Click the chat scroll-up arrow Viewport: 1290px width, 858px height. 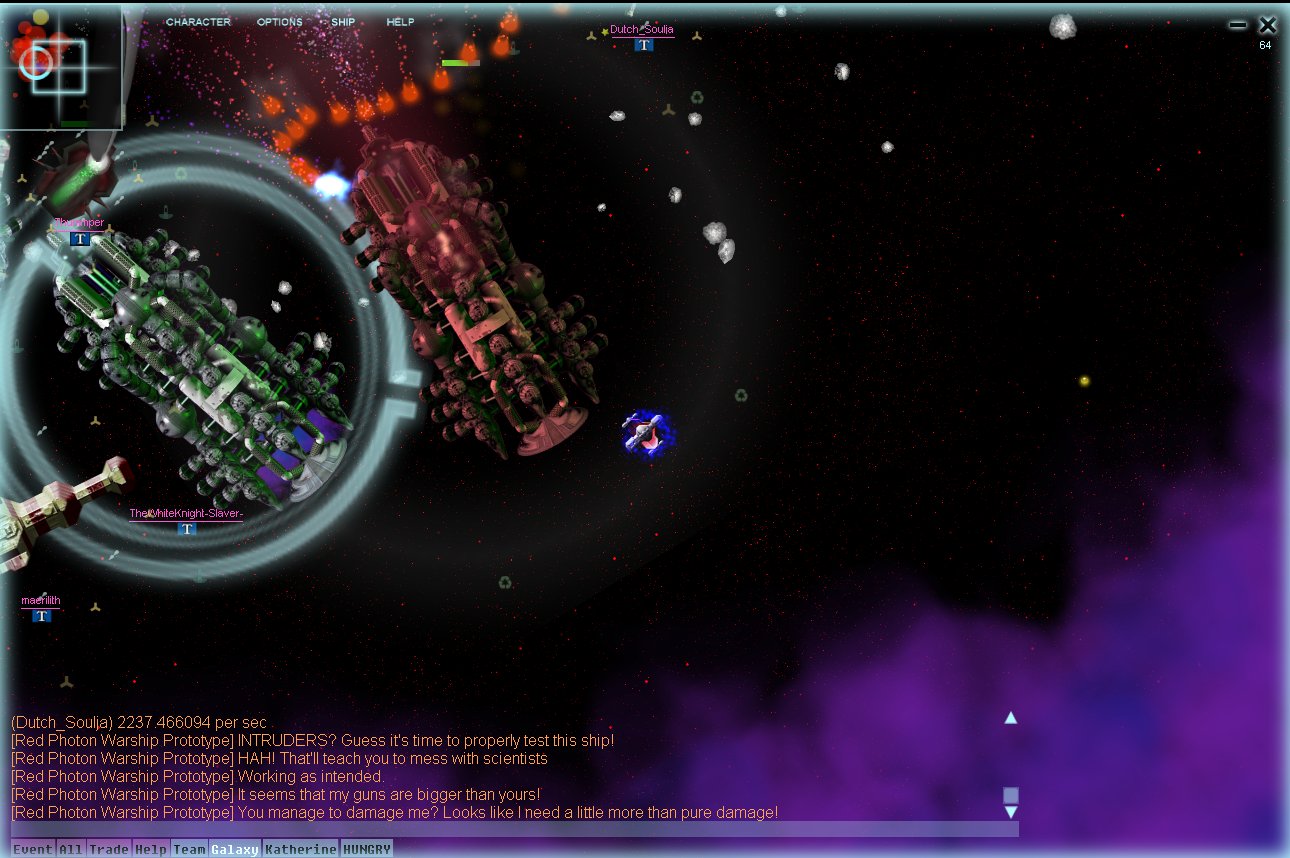point(1011,717)
